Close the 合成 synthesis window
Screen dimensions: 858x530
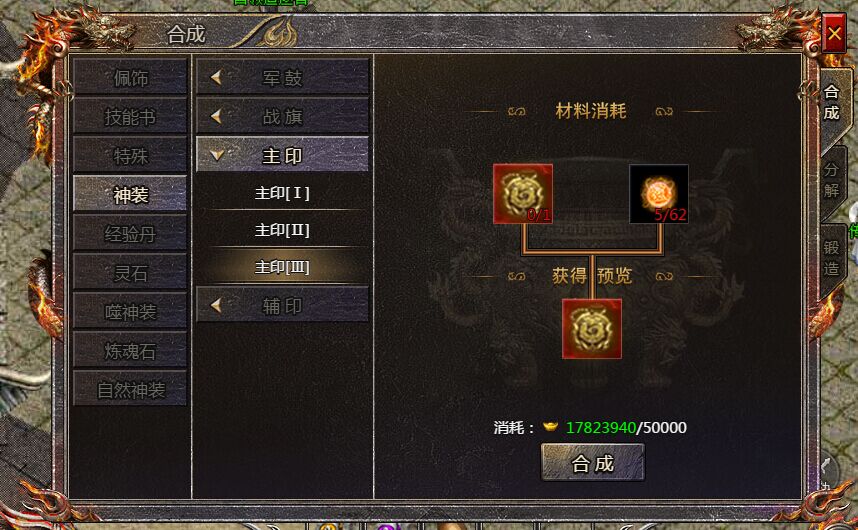834,34
